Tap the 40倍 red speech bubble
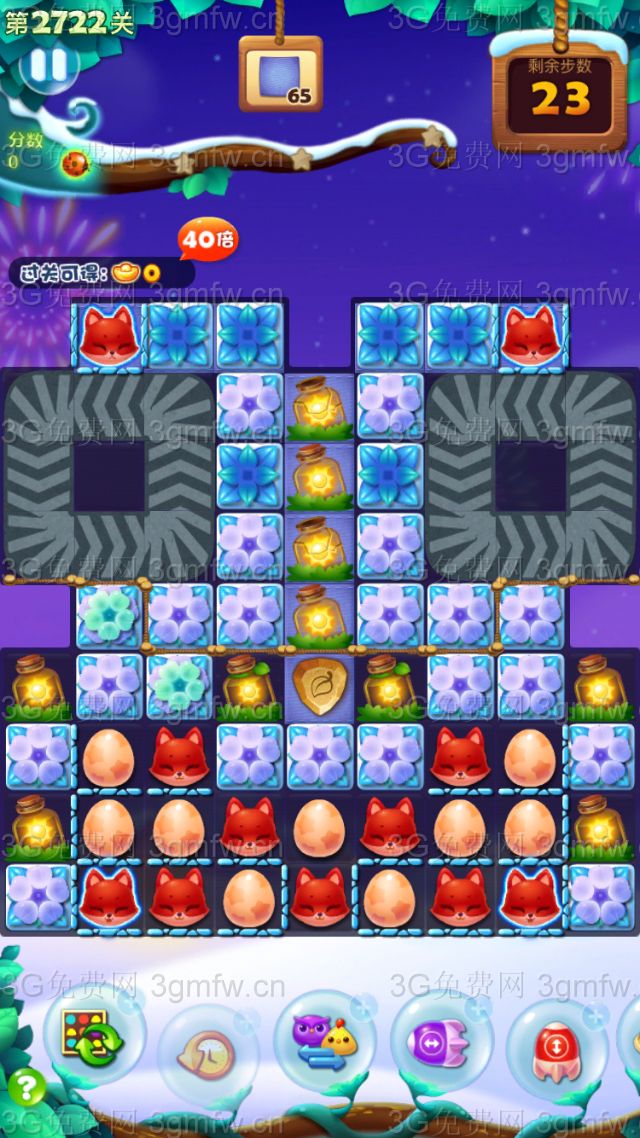Screen dimensions: 640x1138 [x=207, y=240]
